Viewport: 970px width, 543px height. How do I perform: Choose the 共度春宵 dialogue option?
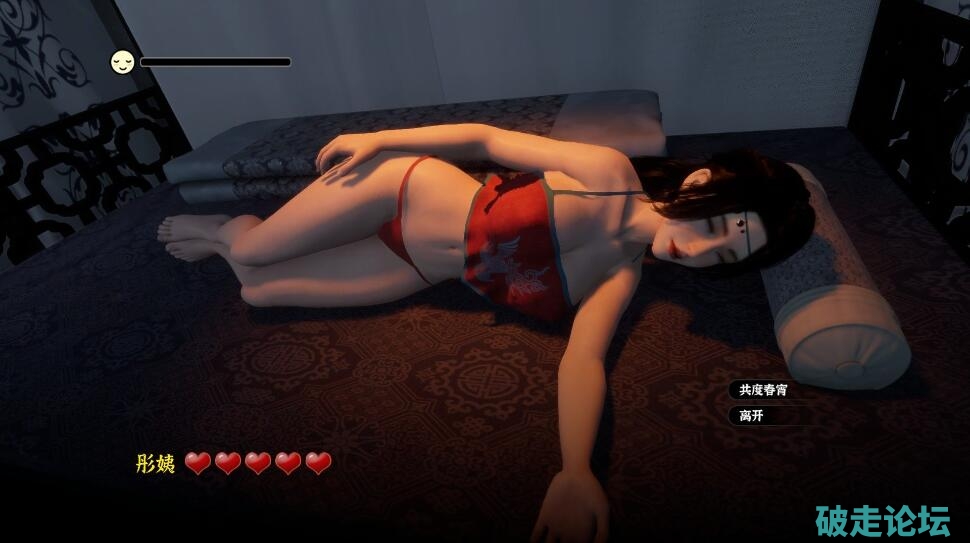coord(763,390)
